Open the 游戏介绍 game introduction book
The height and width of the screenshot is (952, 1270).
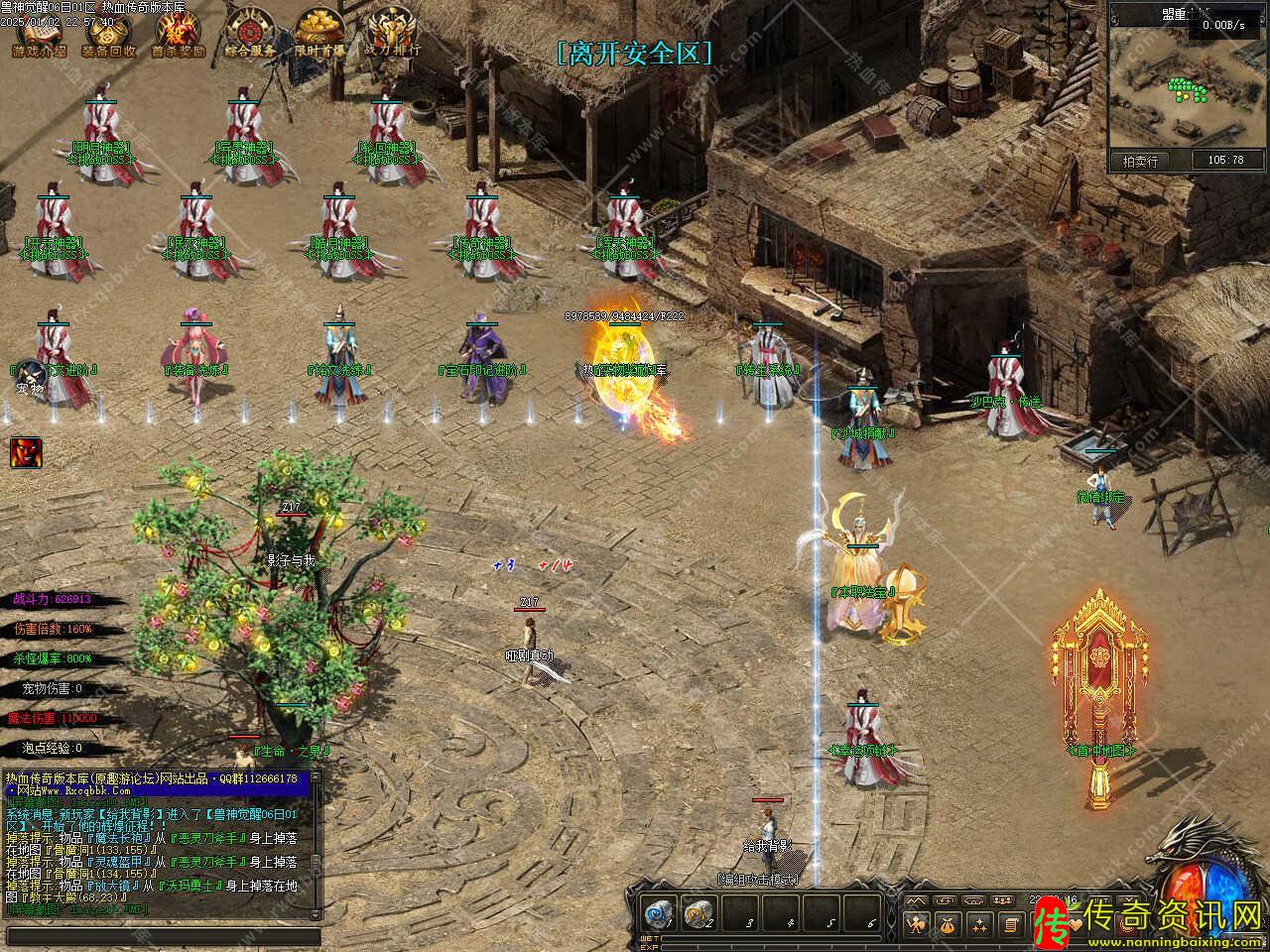(x=40, y=36)
